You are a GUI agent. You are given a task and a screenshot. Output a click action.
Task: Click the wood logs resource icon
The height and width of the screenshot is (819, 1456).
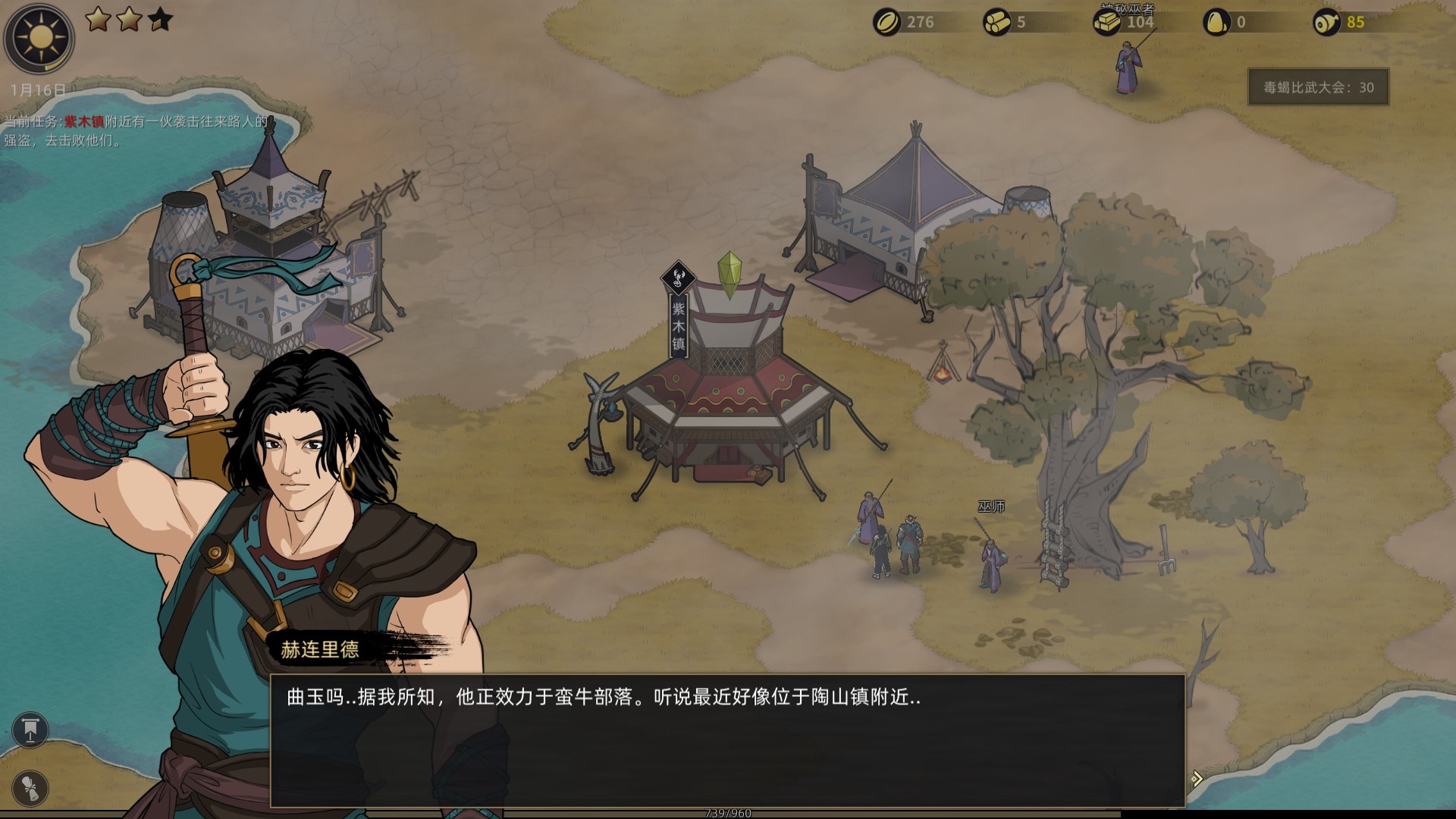(996, 22)
